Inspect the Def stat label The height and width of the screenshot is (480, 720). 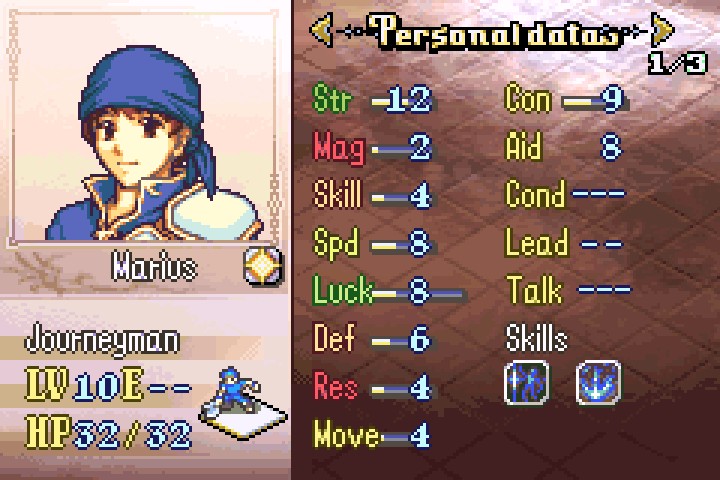[x=335, y=339]
